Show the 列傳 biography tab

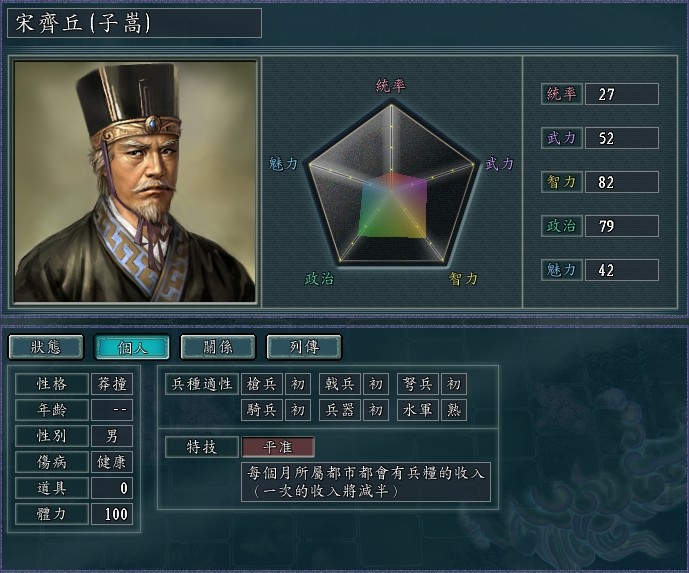tap(303, 347)
